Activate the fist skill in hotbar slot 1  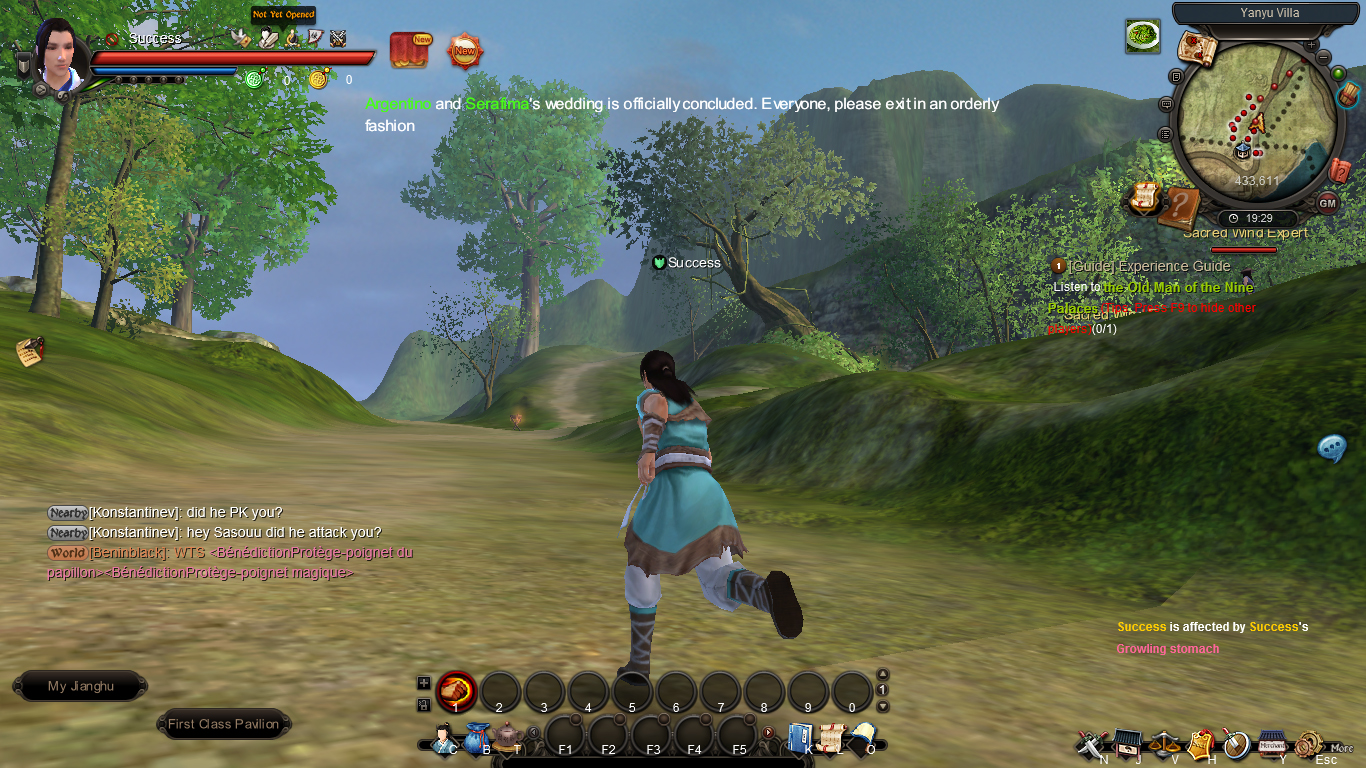click(456, 690)
